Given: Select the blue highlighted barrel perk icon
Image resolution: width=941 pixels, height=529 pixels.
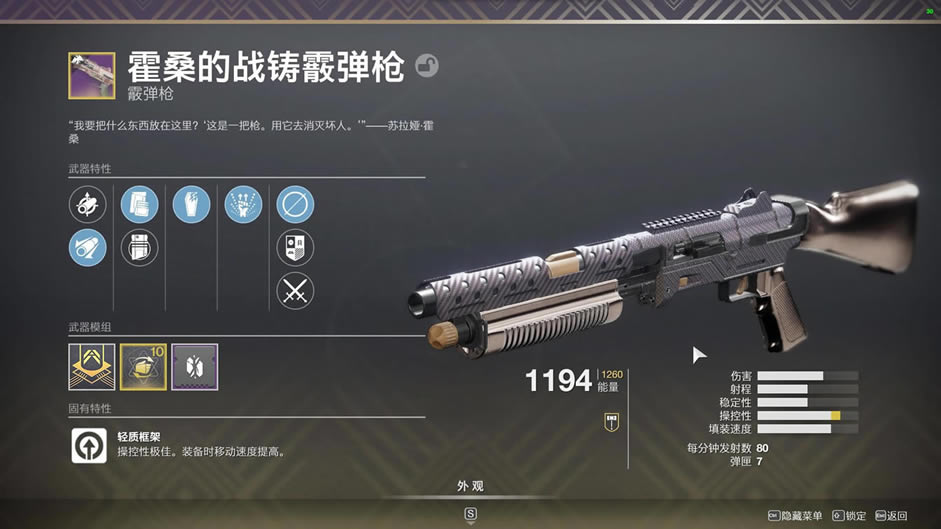Looking at the screenshot, I should tap(88, 247).
